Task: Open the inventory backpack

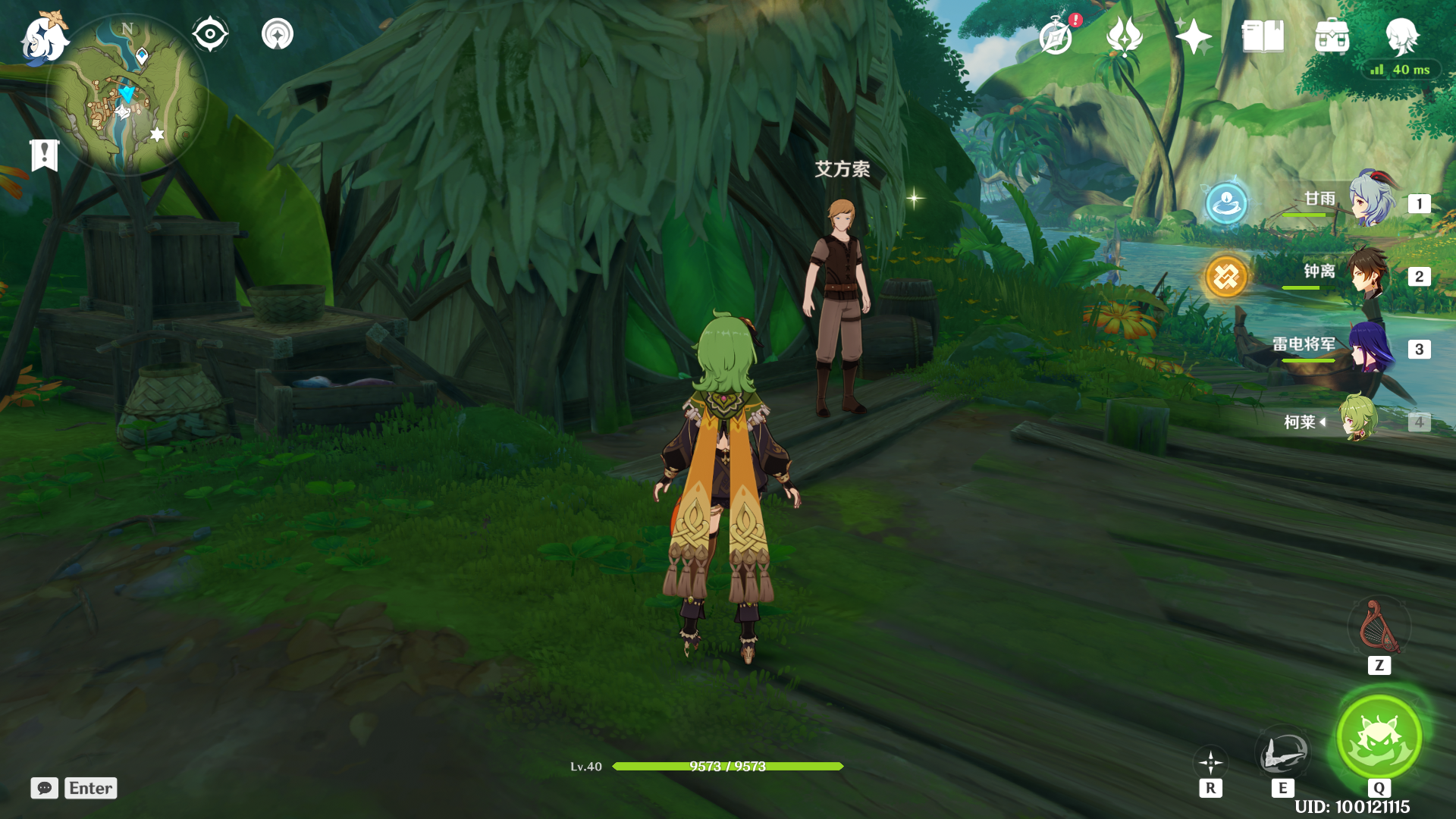Action: click(1332, 36)
